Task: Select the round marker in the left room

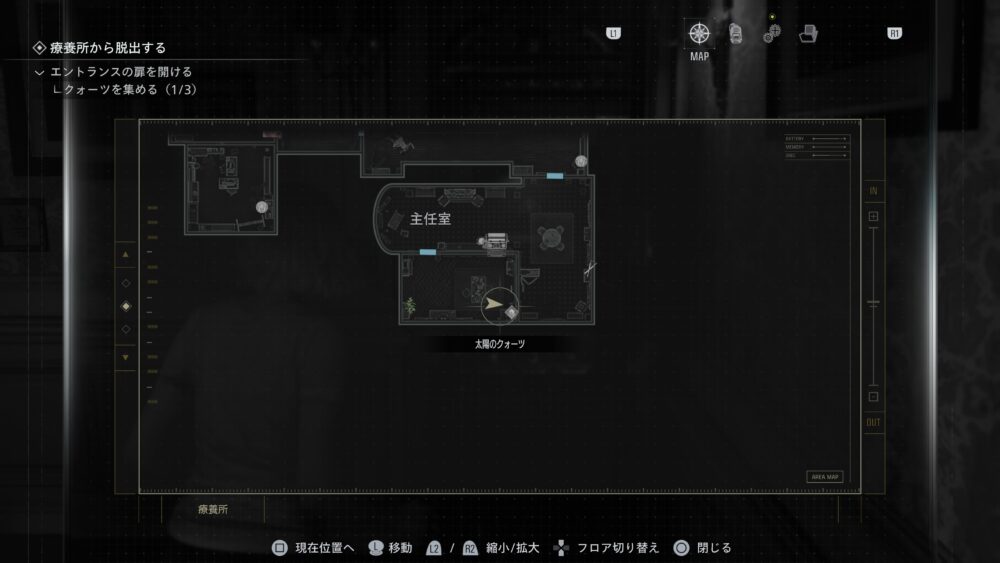Action: click(x=262, y=207)
